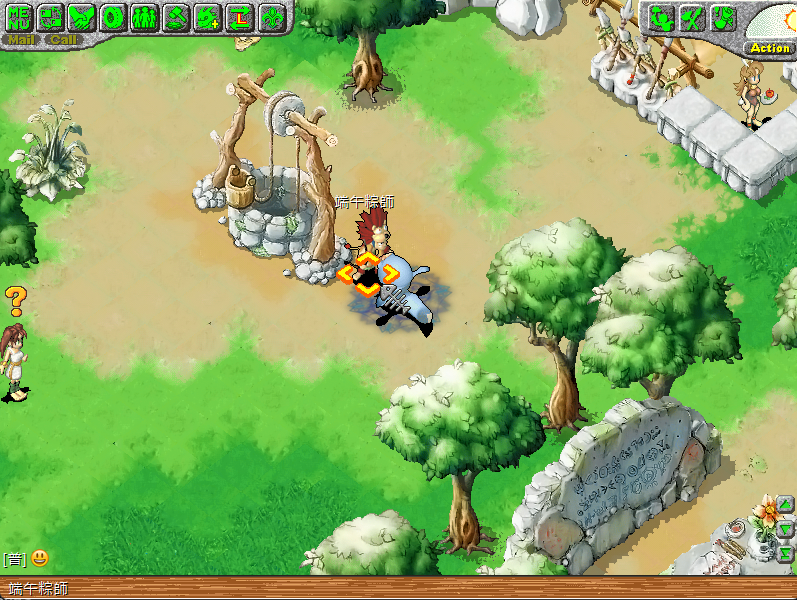Click the waving character action icon
797x600 pixels.
[x=659, y=17]
